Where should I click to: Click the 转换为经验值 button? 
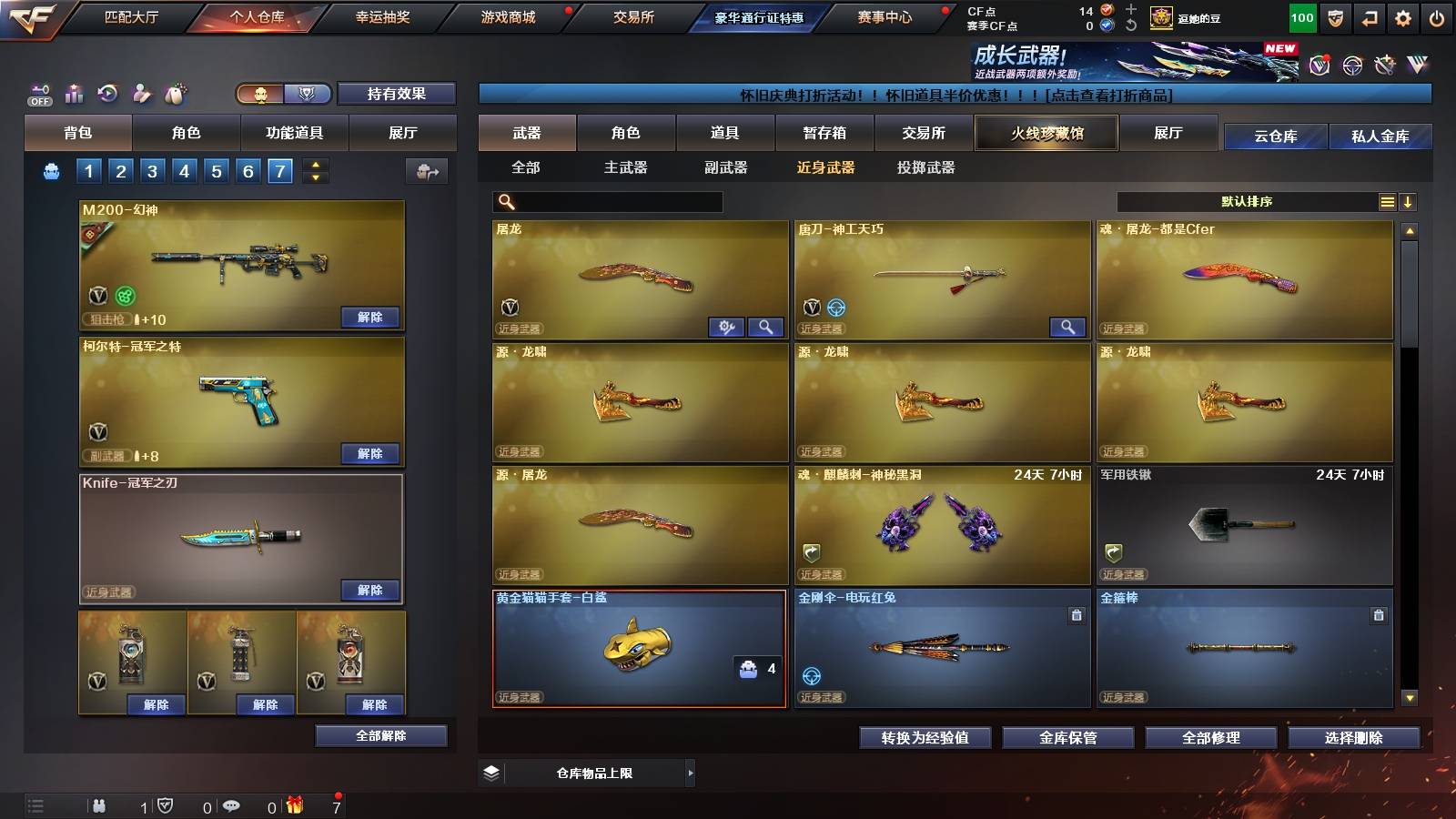[925, 738]
